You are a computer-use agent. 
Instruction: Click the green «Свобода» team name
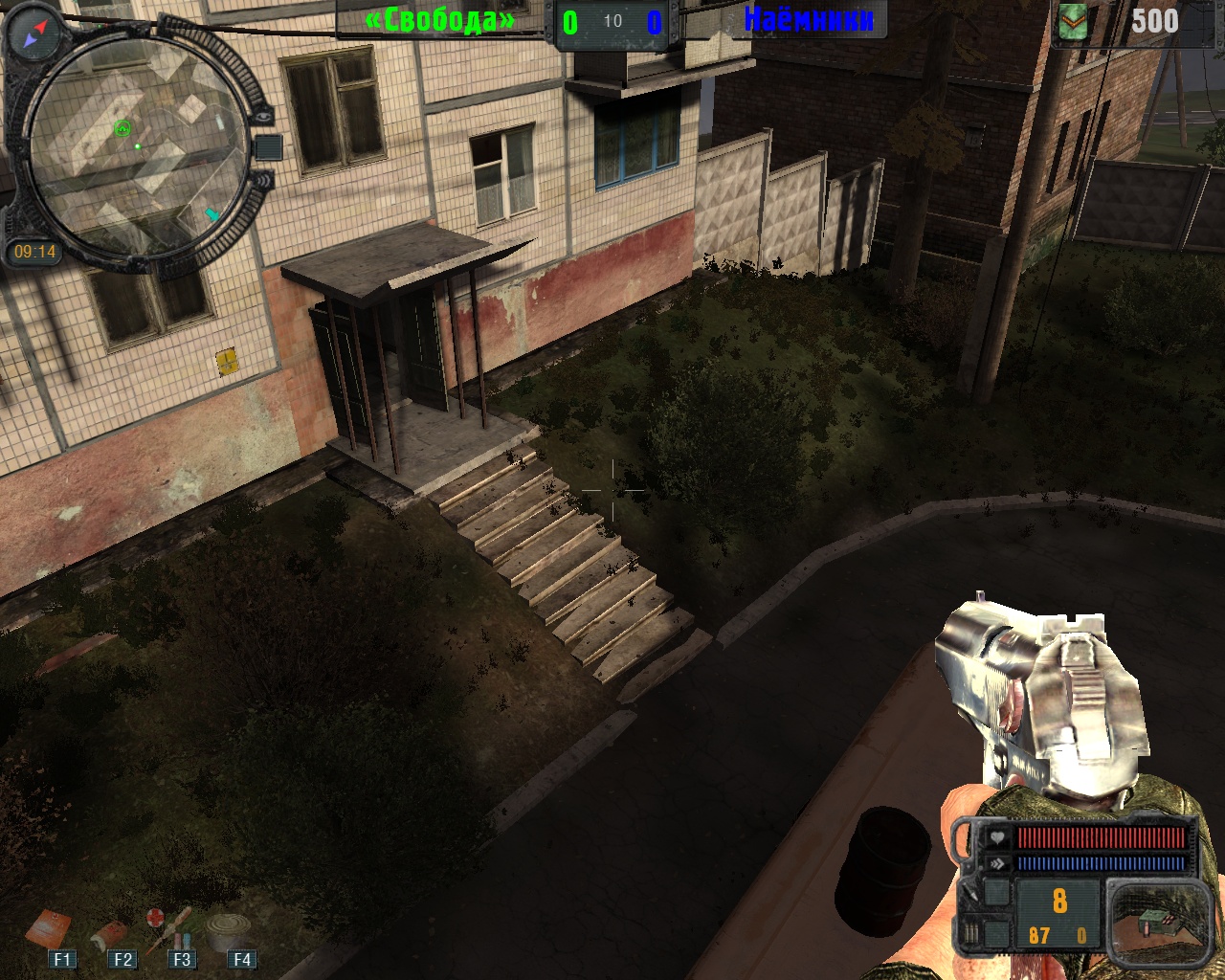click(x=440, y=19)
